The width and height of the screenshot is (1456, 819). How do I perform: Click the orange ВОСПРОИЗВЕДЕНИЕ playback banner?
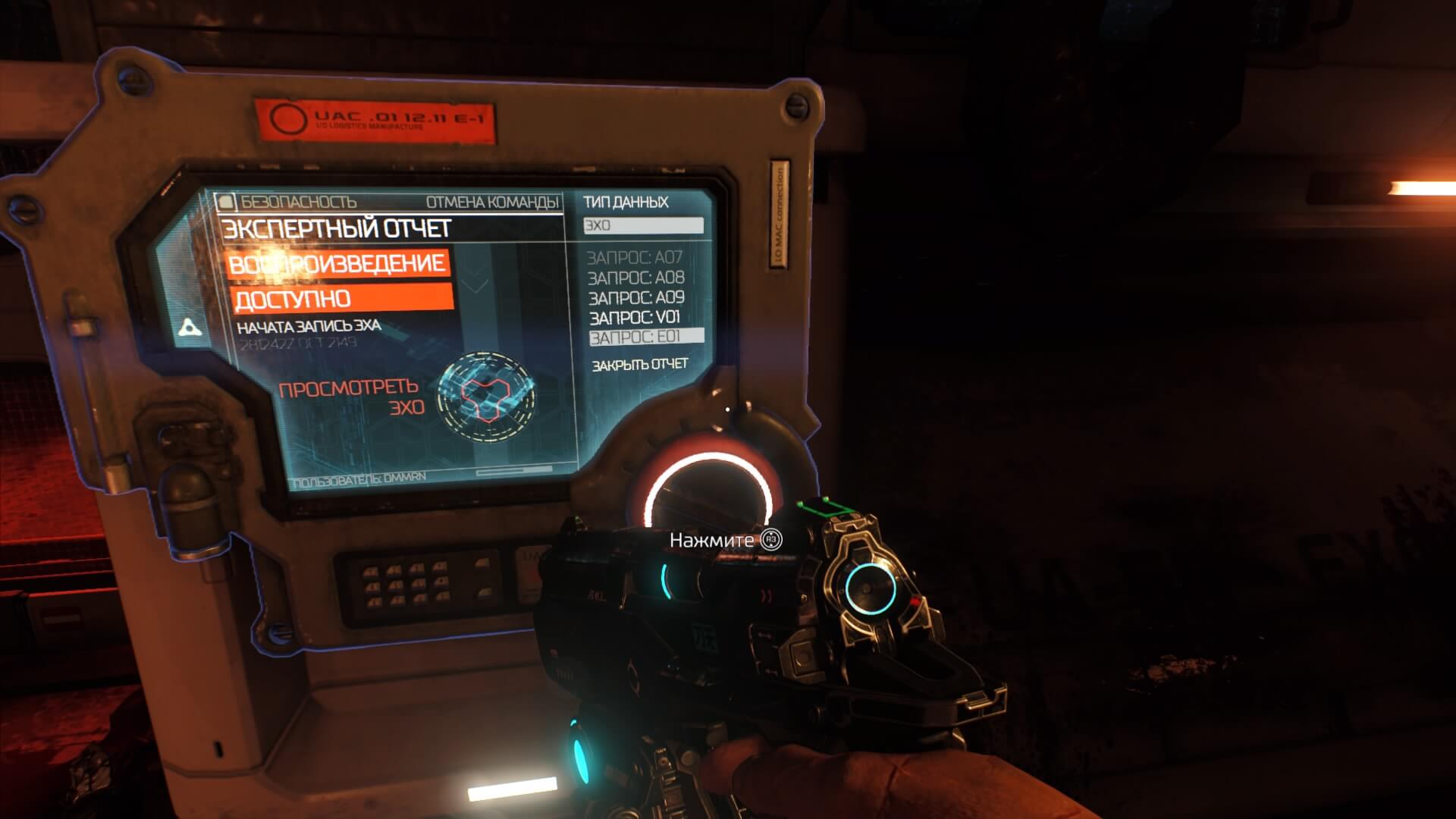pyautogui.click(x=337, y=264)
